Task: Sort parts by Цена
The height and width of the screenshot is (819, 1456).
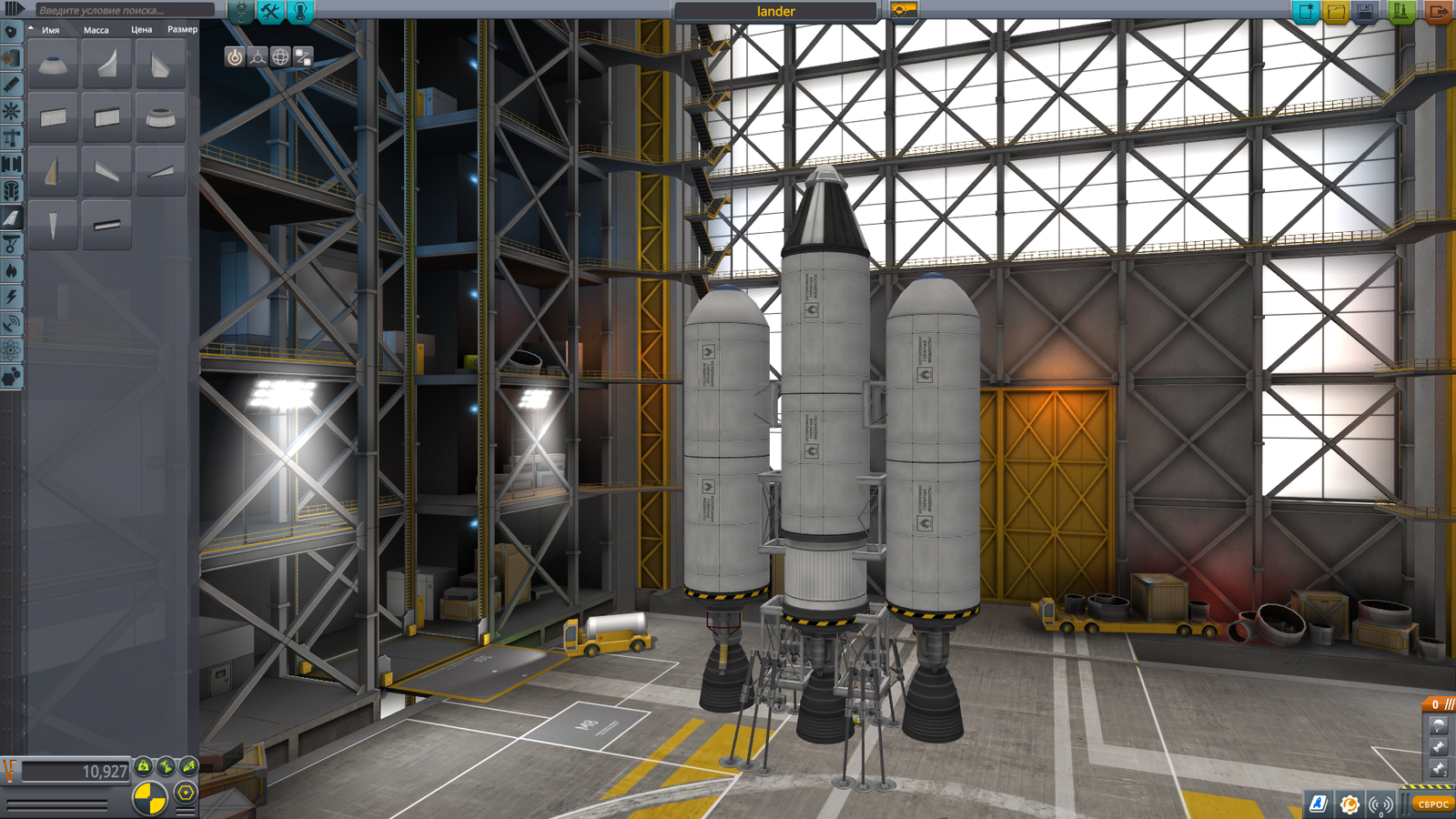Action: [141, 30]
